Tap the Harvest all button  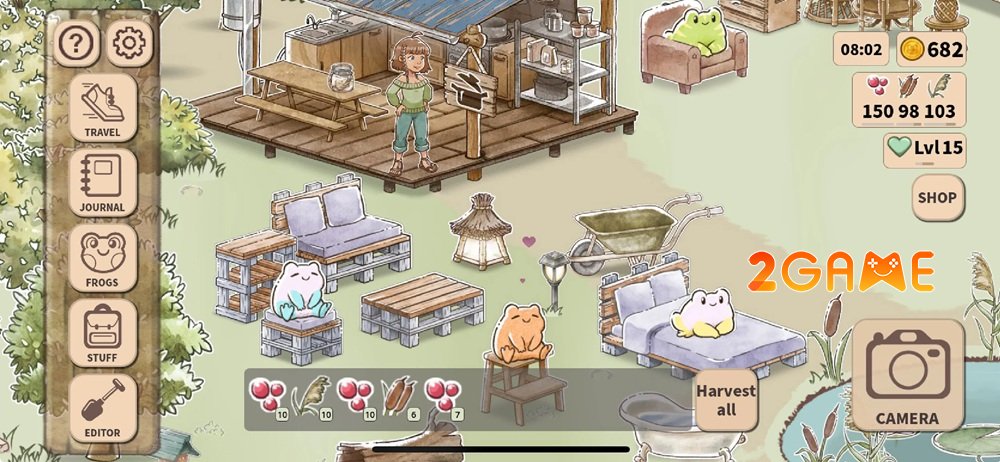[x=727, y=399]
